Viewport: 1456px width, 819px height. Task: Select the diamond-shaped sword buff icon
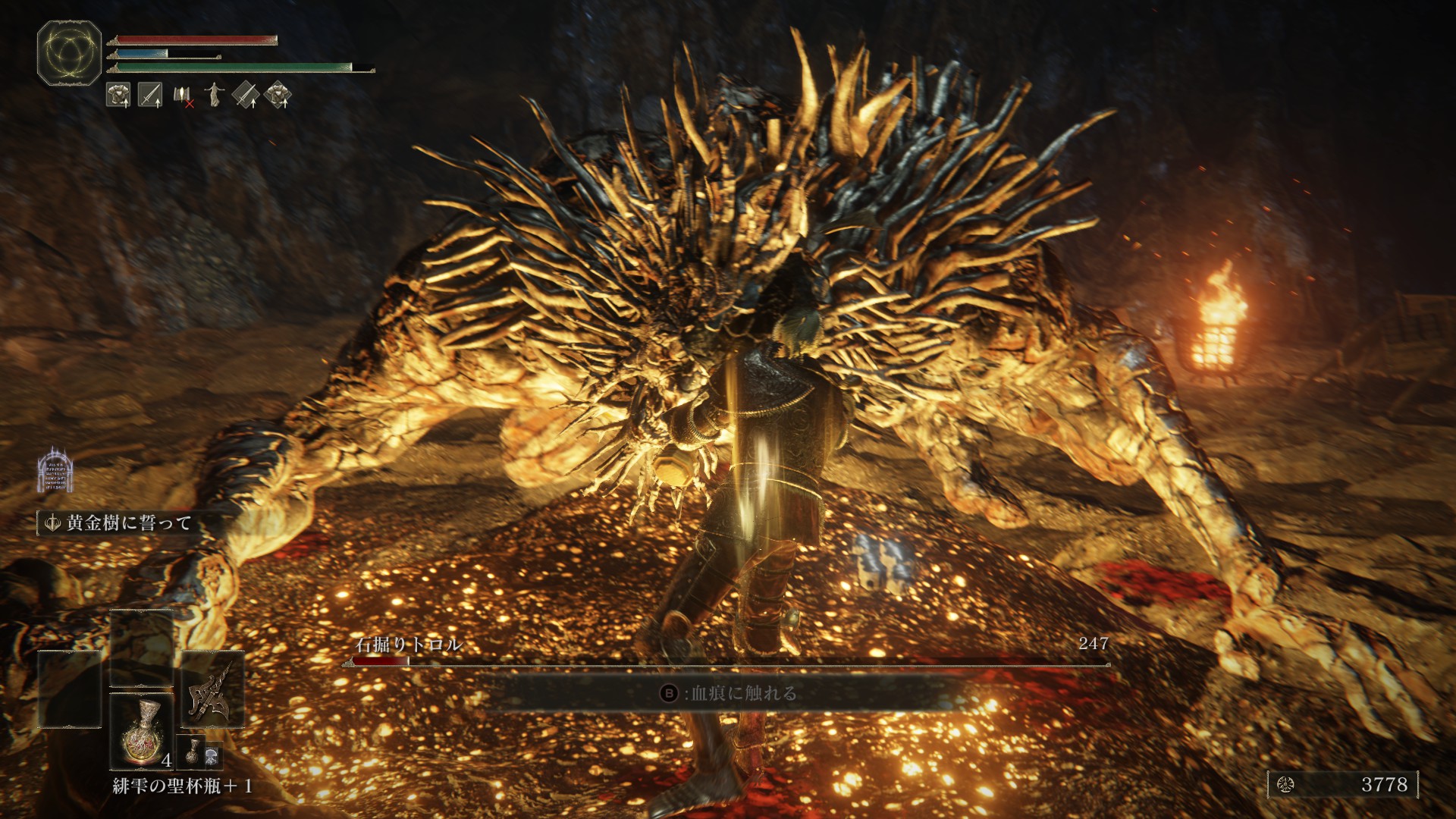(246, 95)
